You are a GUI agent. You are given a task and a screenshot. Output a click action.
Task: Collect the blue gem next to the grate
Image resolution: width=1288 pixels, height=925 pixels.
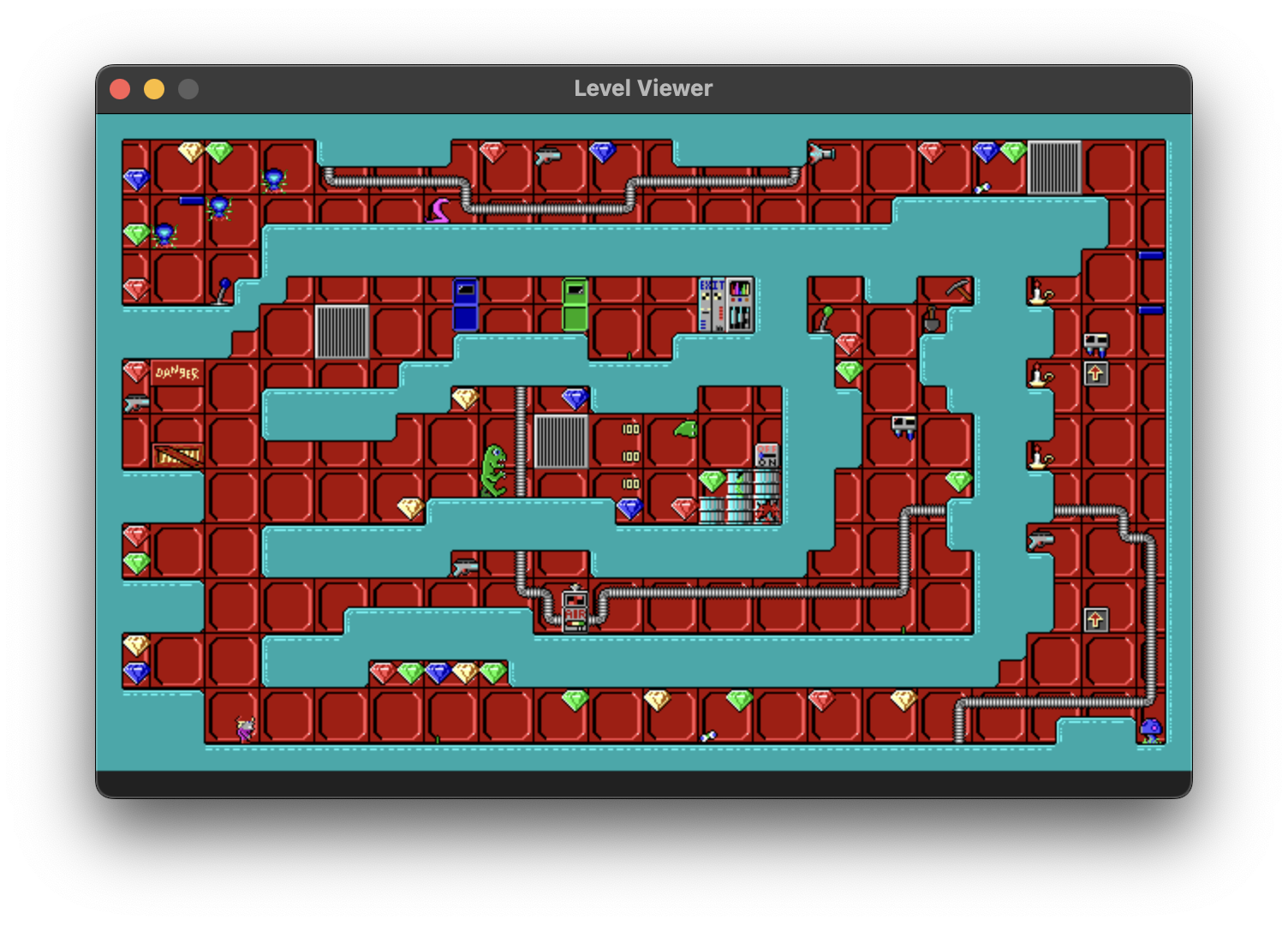click(x=574, y=398)
